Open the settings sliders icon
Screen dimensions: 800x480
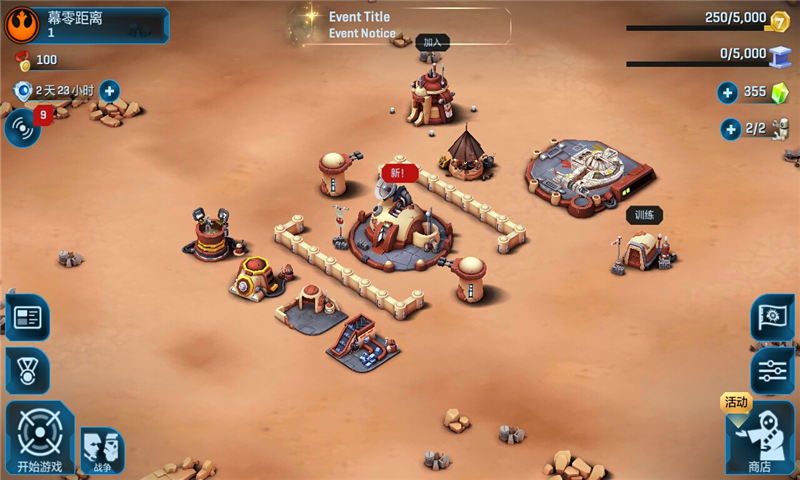pyautogui.click(x=772, y=371)
